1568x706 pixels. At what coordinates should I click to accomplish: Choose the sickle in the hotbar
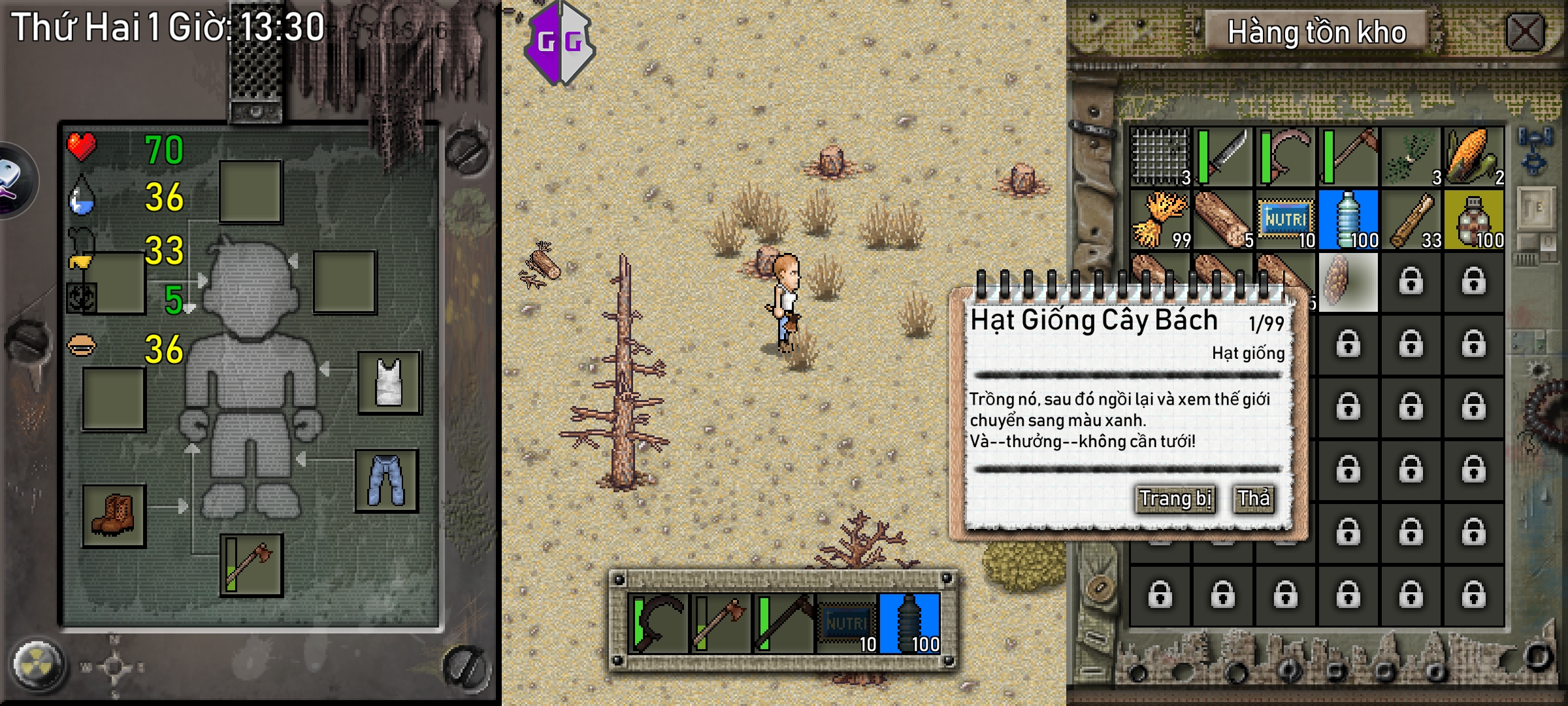(x=657, y=624)
